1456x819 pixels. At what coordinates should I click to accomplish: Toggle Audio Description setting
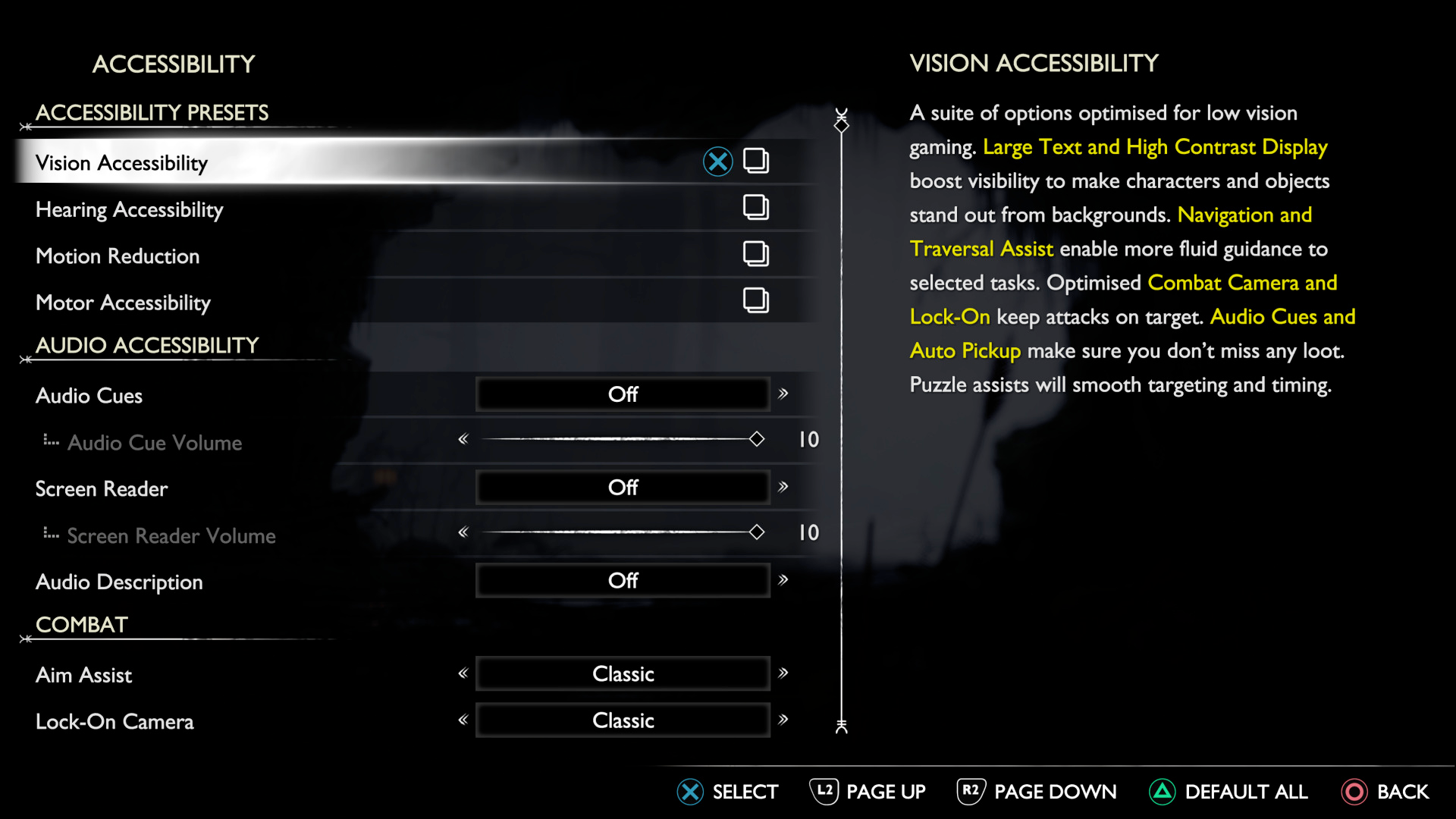(622, 580)
